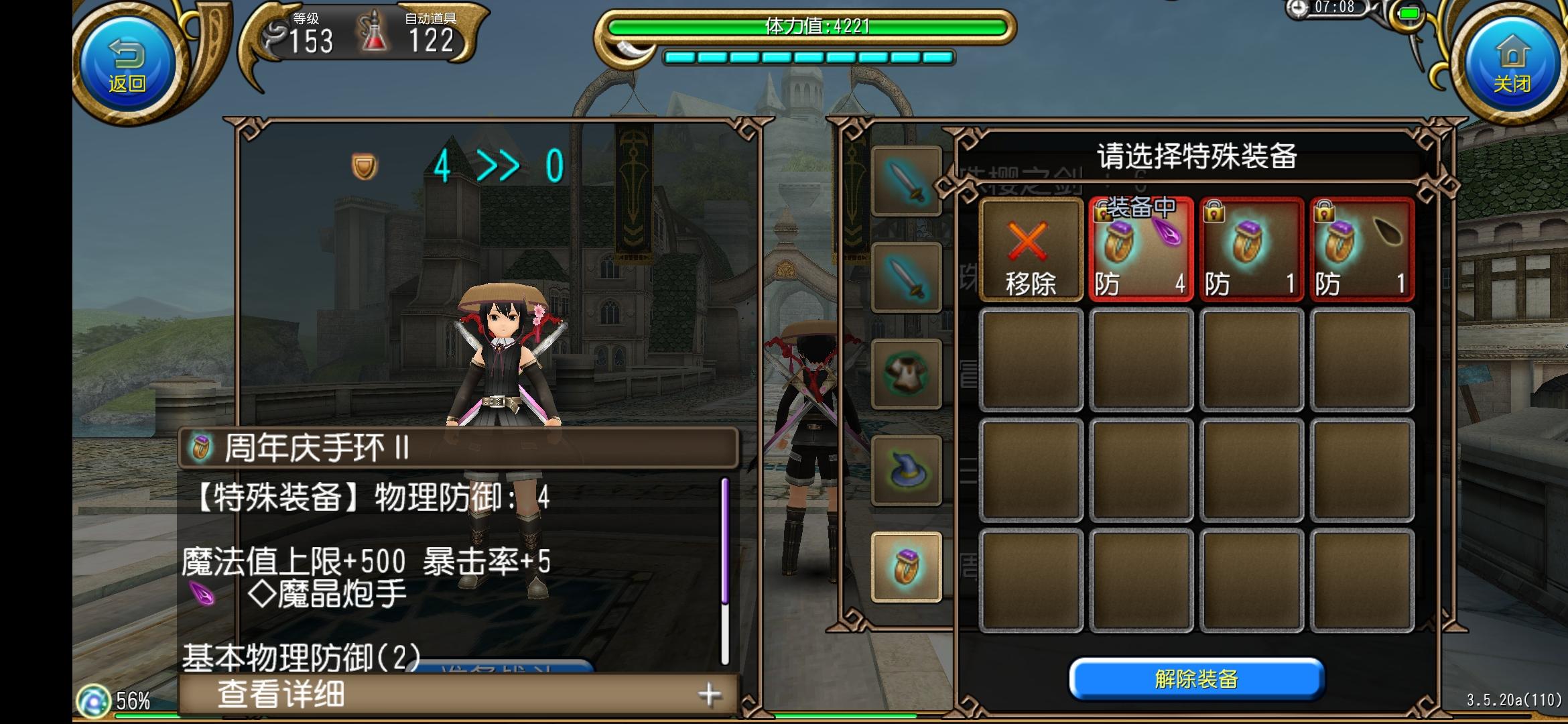Select the sub-weapon sword slot
Image resolution: width=1568 pixels, height=724 pixels.
(907, 275)
